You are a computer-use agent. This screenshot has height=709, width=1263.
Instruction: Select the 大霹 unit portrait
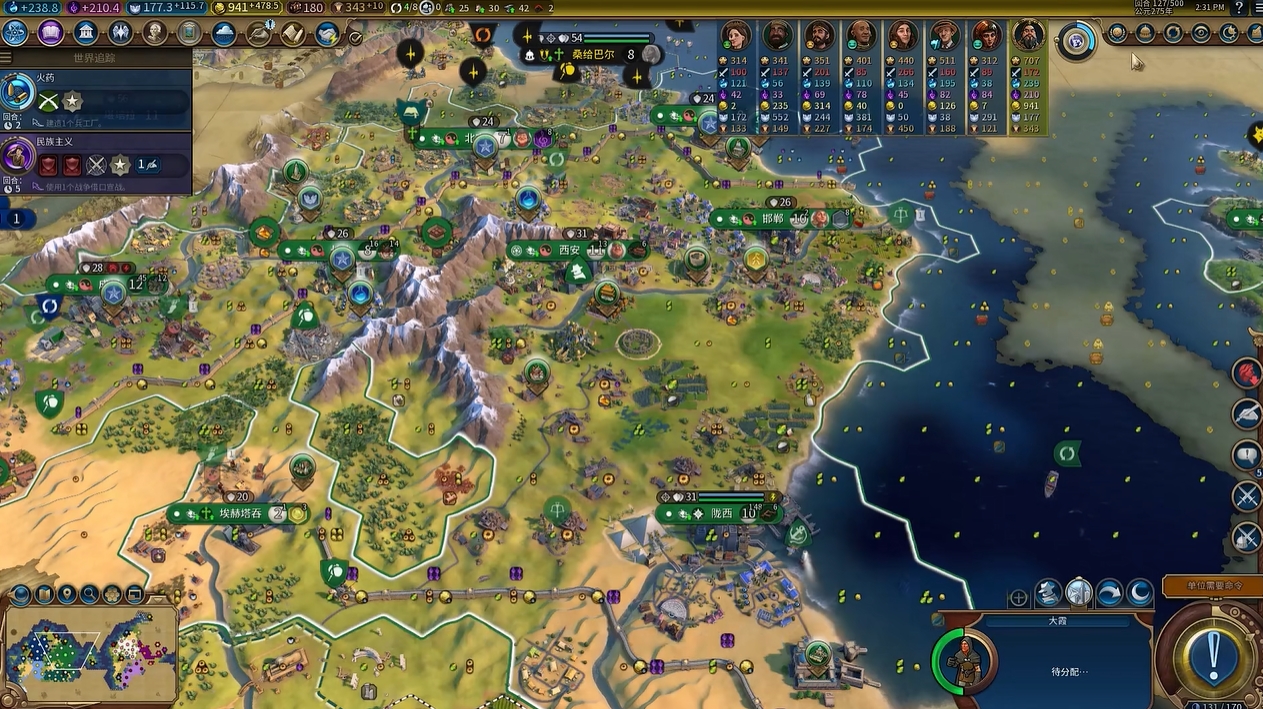coord(965,661)
